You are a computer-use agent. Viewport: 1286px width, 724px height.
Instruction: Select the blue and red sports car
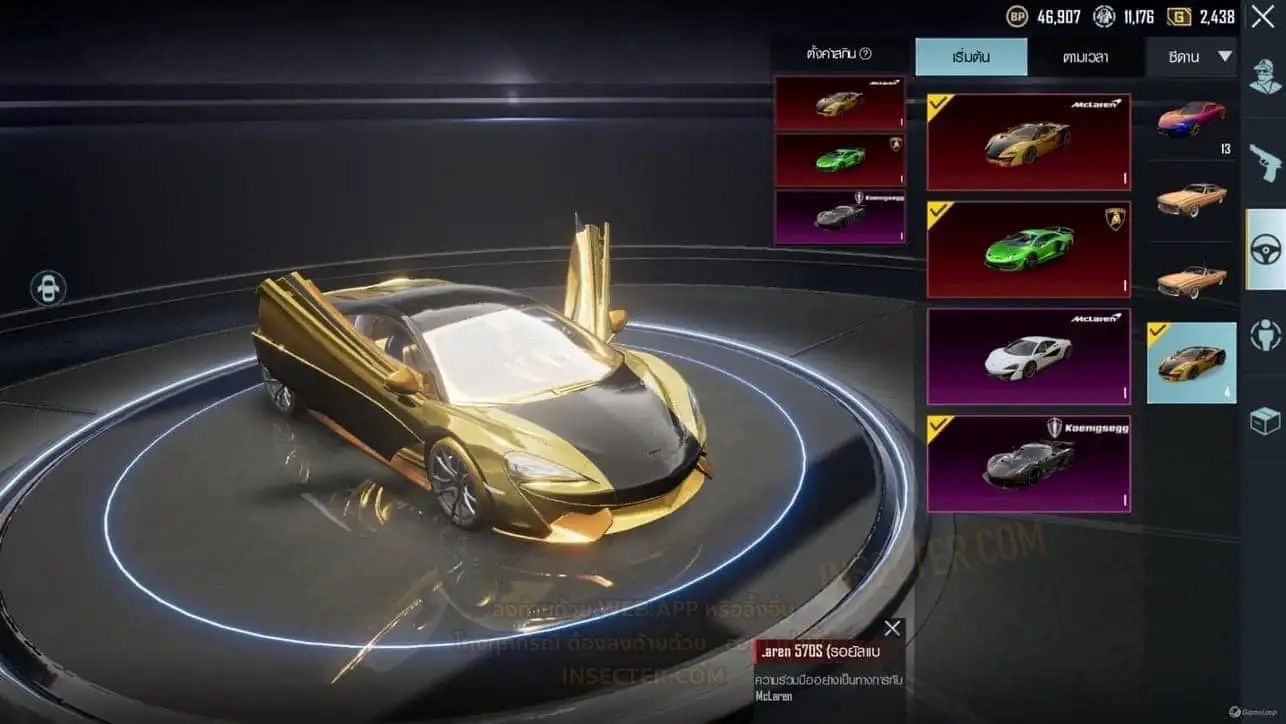(1191, 118)
